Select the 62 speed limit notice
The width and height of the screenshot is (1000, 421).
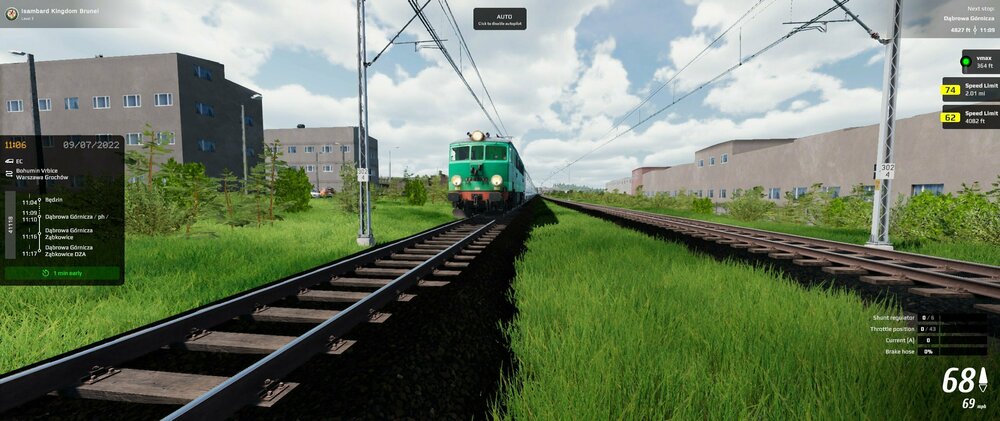[969, 118]
